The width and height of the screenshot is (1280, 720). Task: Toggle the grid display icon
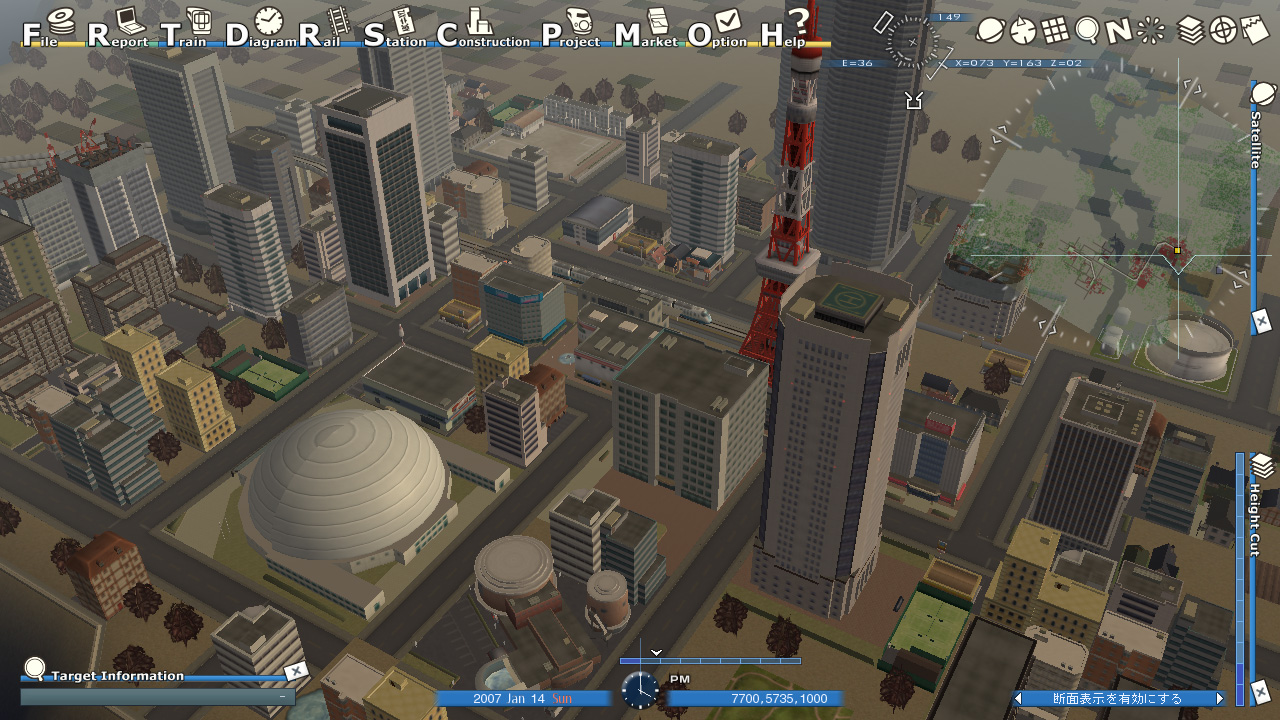(1053, 30)
